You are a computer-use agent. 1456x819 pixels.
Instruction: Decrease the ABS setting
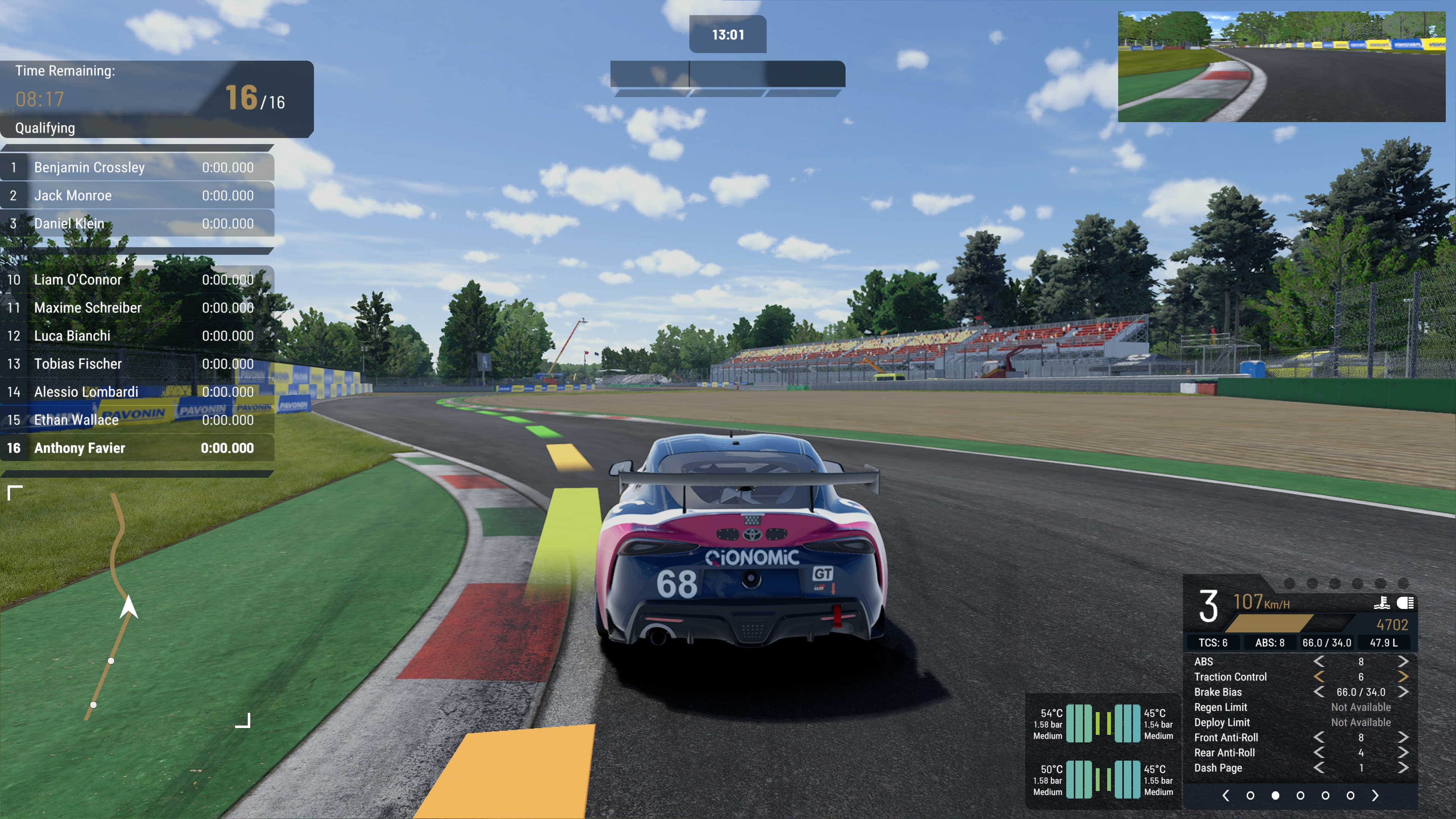pyautogui.click(x=1319, y=661)
